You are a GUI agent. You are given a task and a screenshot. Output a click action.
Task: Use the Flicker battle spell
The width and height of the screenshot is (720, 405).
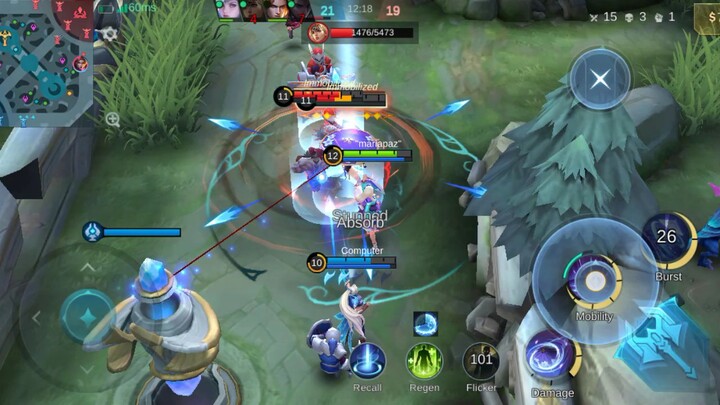tap(481, 361)
